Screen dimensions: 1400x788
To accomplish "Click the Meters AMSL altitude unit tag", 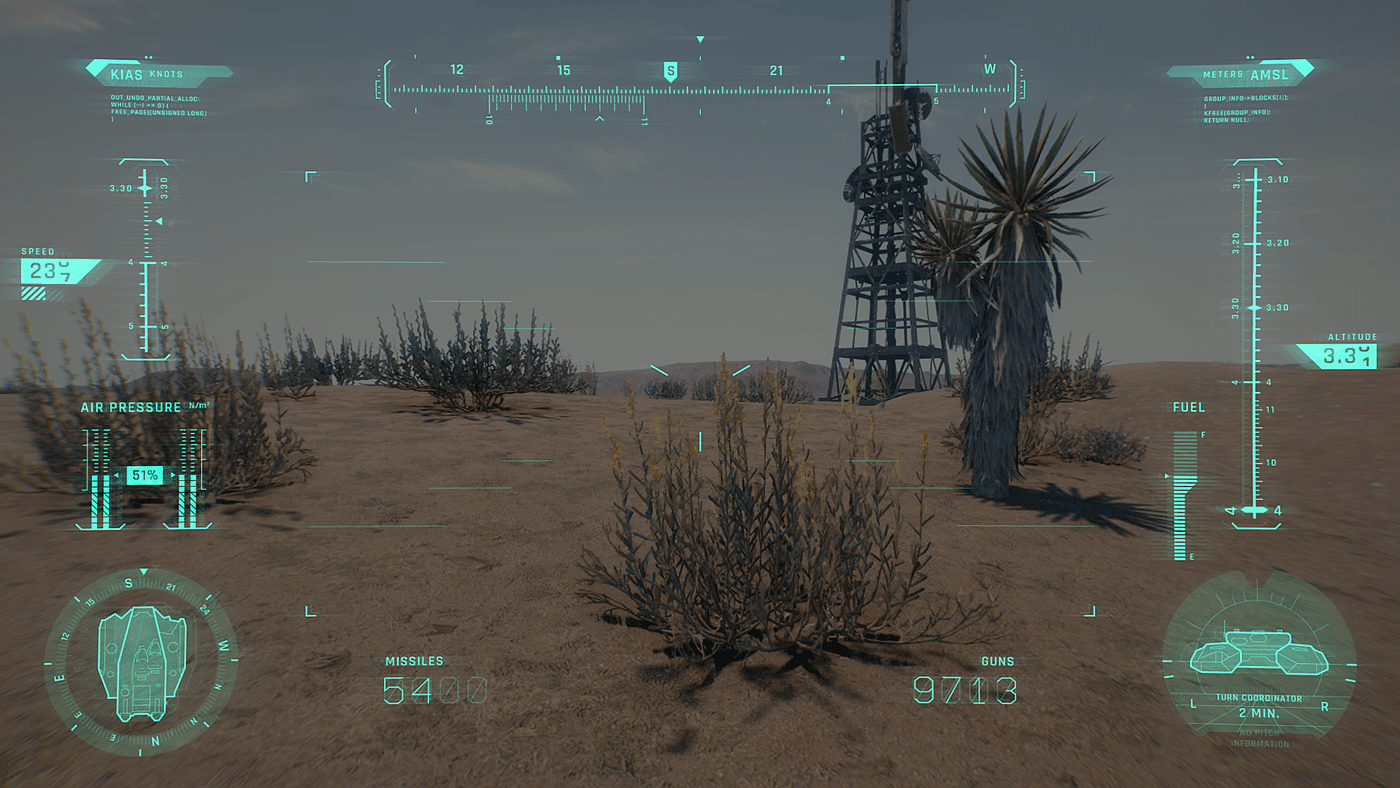I will click(x=1244, y=74).
